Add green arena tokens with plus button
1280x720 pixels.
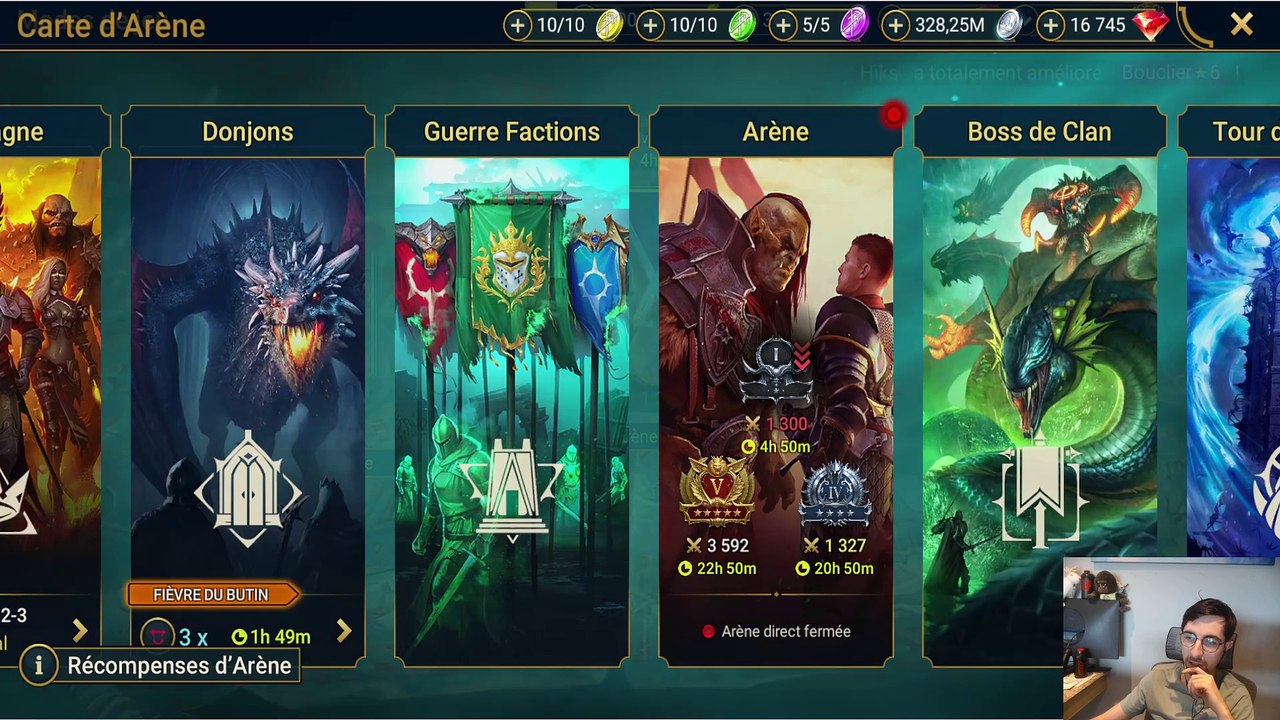pos(650,26)
